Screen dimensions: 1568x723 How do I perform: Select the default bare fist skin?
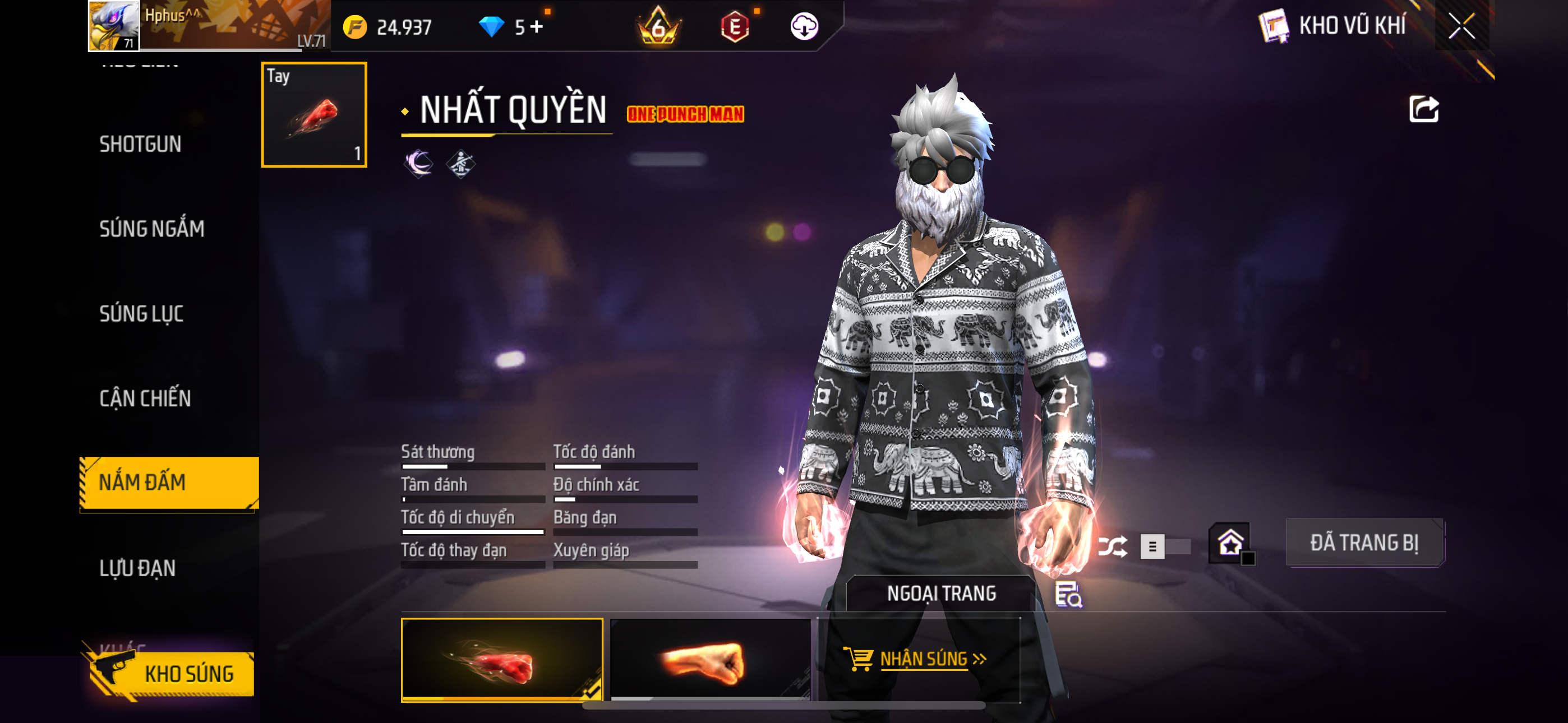coord(710,659)
